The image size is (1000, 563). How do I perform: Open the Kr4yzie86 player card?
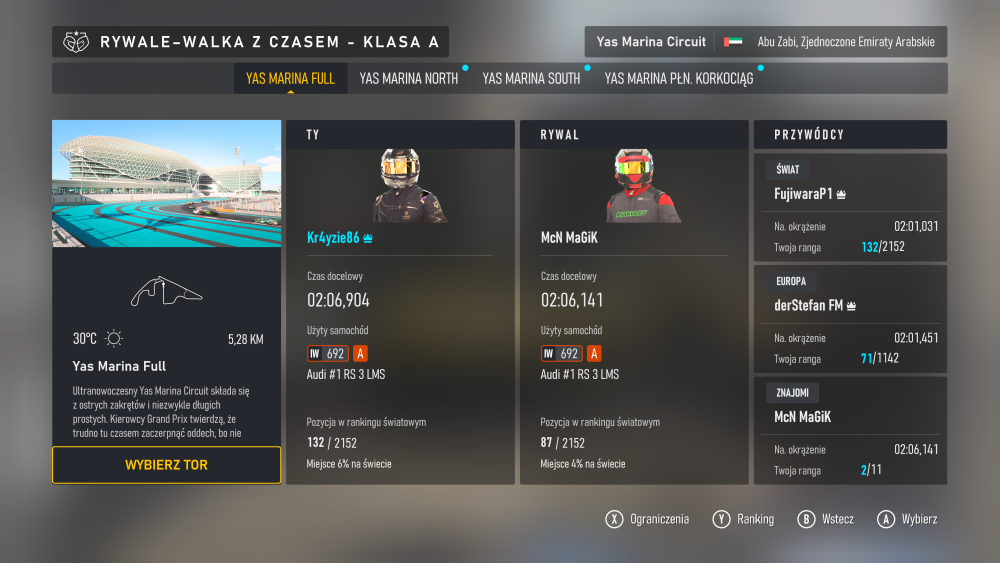pos(400,302)
